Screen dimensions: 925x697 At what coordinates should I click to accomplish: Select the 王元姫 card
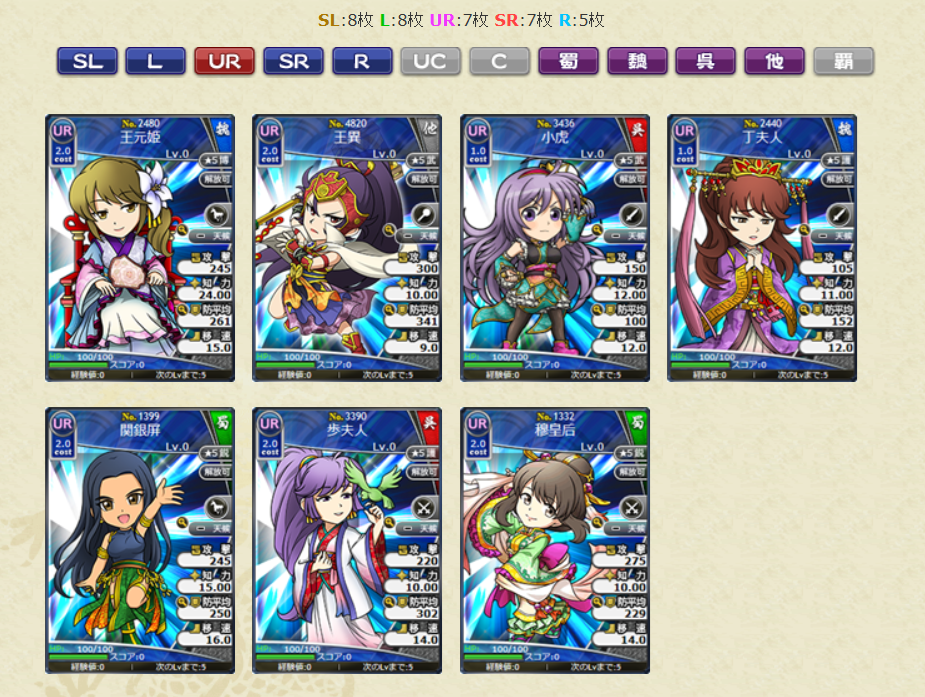140,248
